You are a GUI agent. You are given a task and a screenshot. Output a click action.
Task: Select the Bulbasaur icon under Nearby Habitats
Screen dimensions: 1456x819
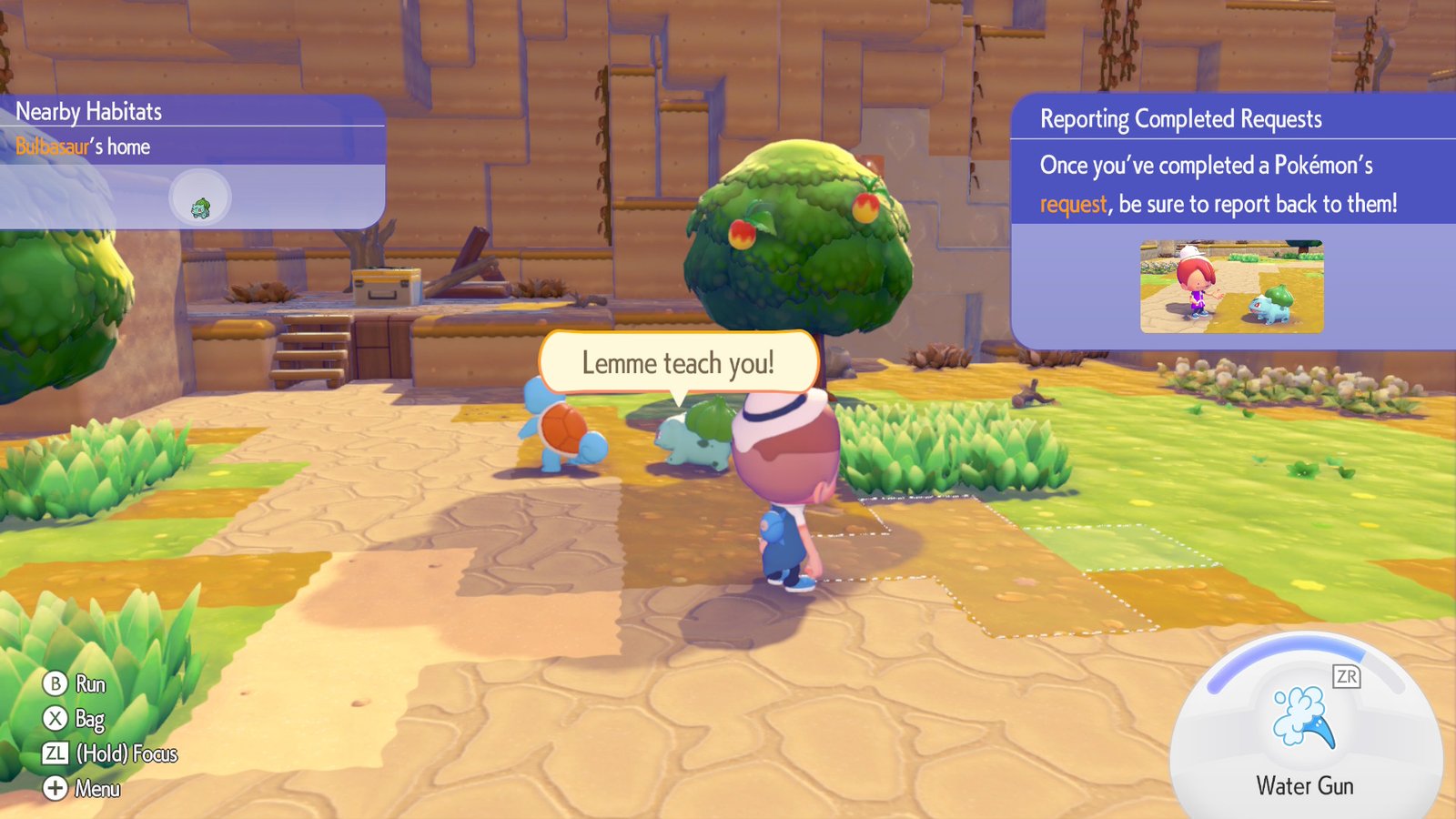(201, 208)
